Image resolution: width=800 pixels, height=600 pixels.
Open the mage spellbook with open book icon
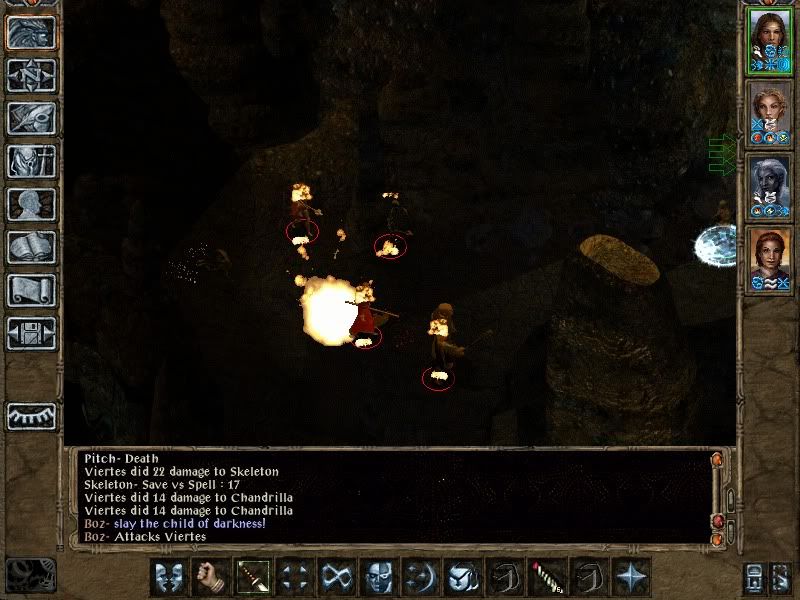click(31, 247)
